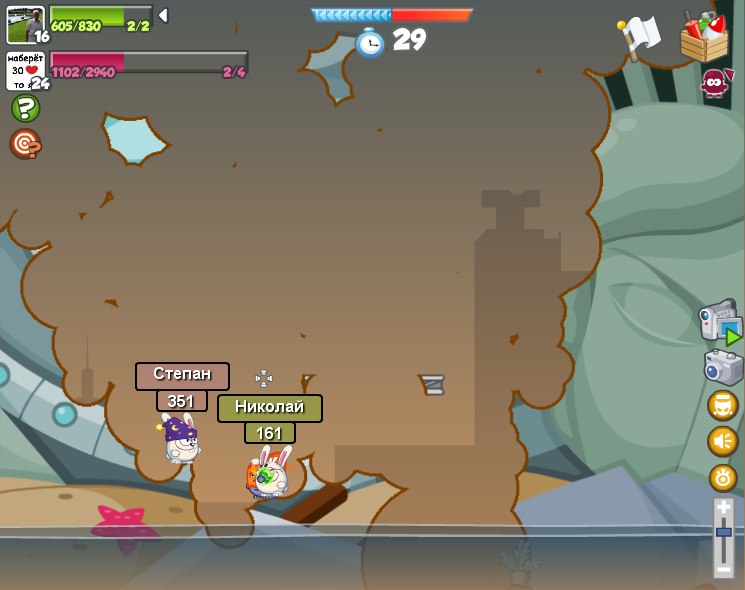Open the weapons crate
Screen dimensions: 745x590
[704, 36]
